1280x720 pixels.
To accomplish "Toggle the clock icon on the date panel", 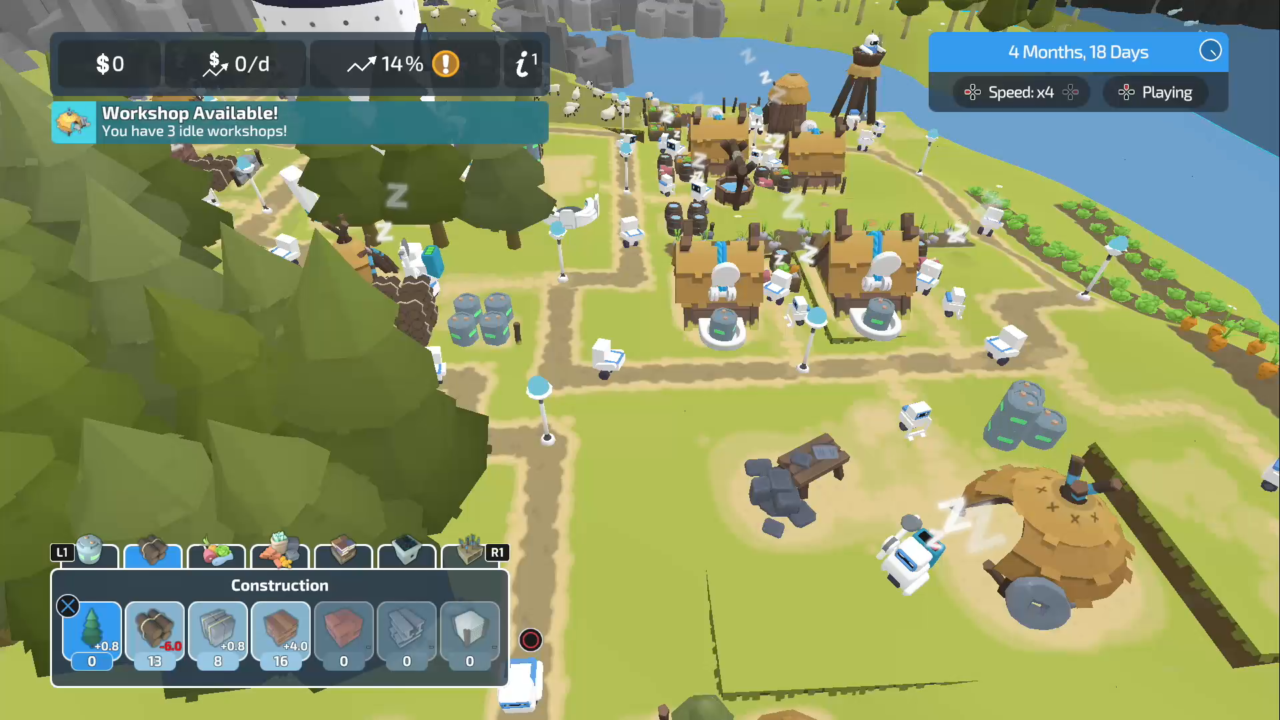I will click(1210, 50).
